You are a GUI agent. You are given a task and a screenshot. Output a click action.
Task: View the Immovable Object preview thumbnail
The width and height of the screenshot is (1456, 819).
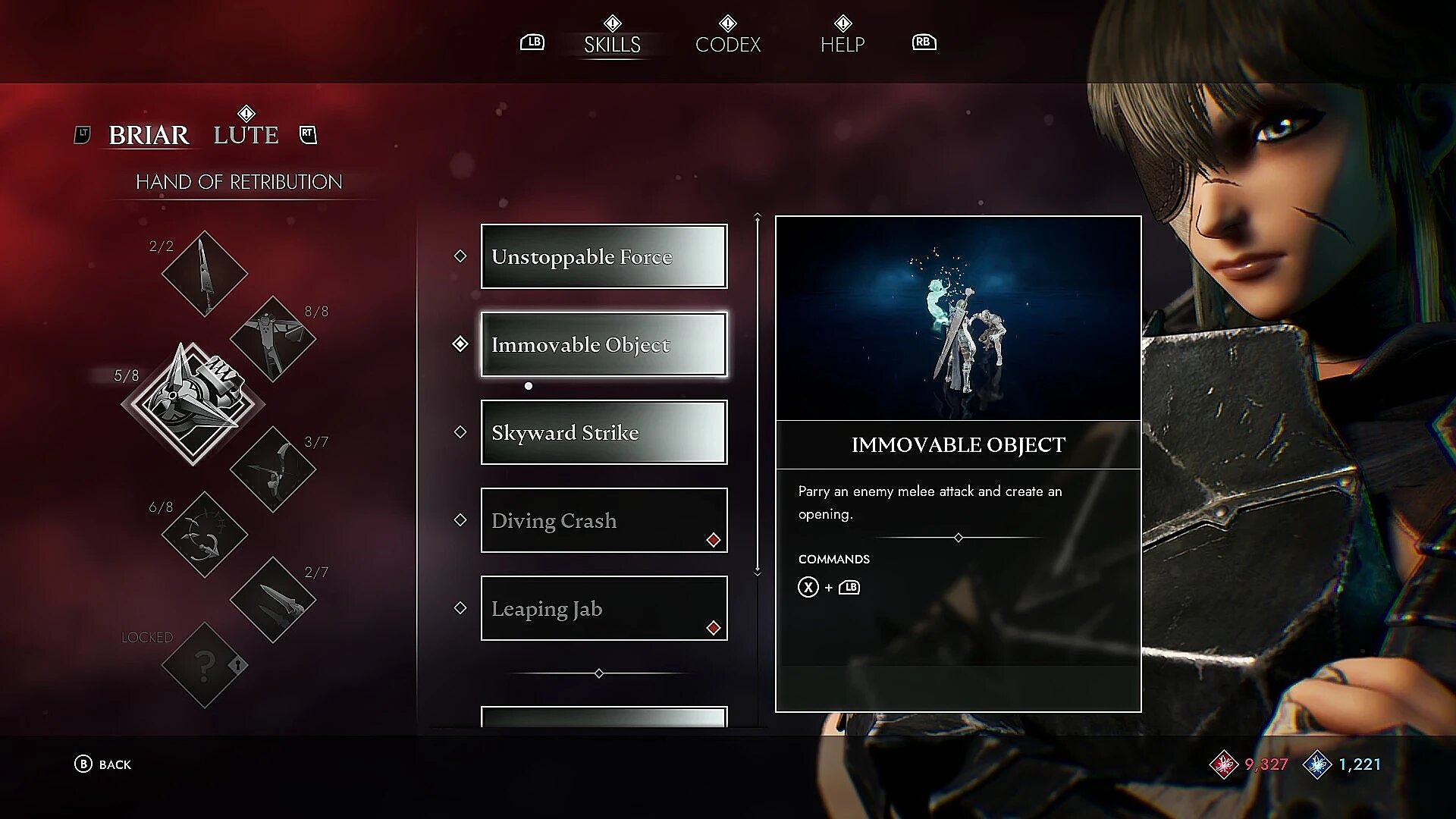click(958, 318)
